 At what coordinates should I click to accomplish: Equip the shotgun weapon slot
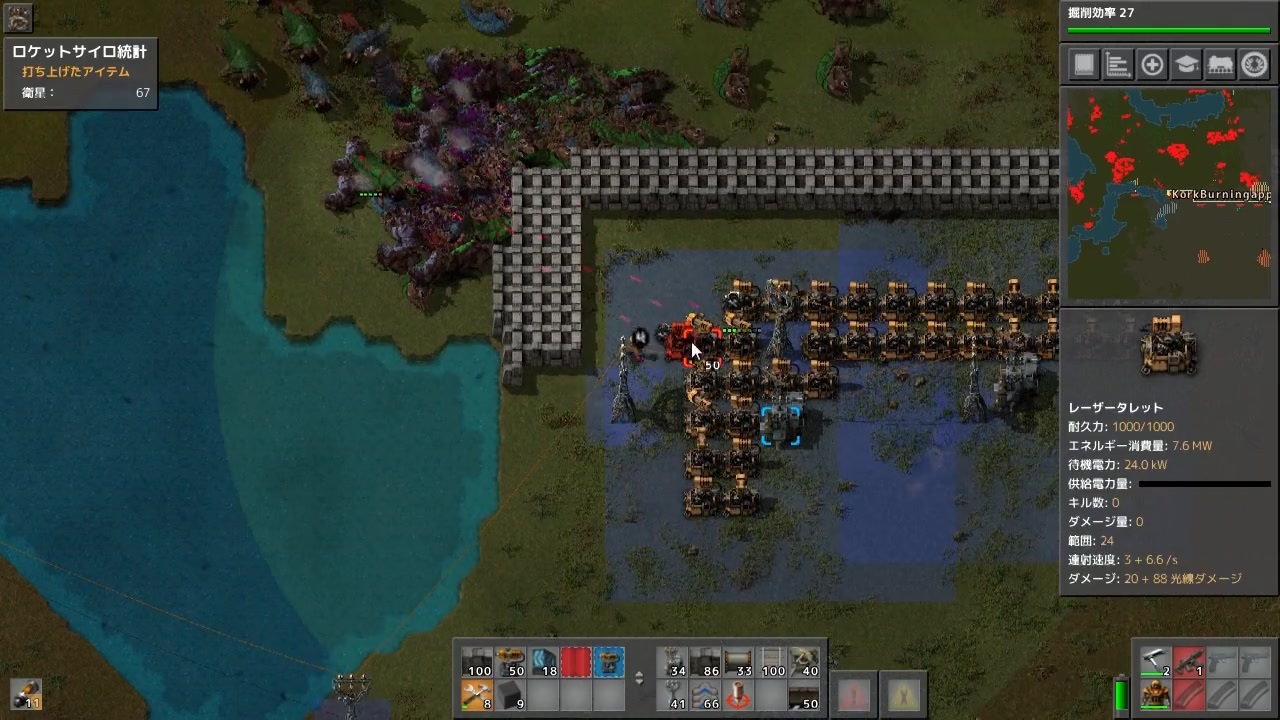(1156, 662)
